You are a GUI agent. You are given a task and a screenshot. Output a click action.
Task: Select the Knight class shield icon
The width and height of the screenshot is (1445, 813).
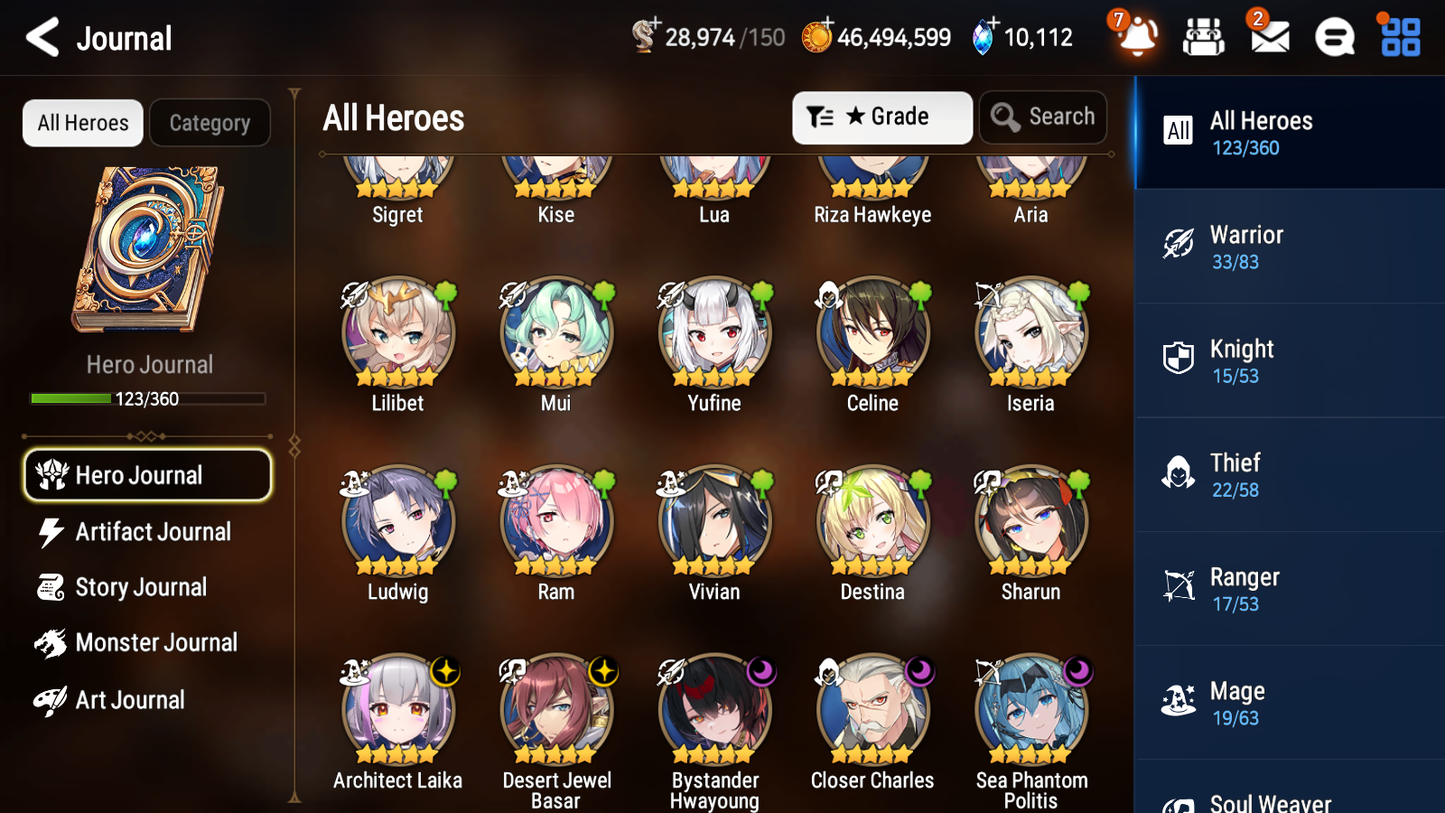point(1179,357)
